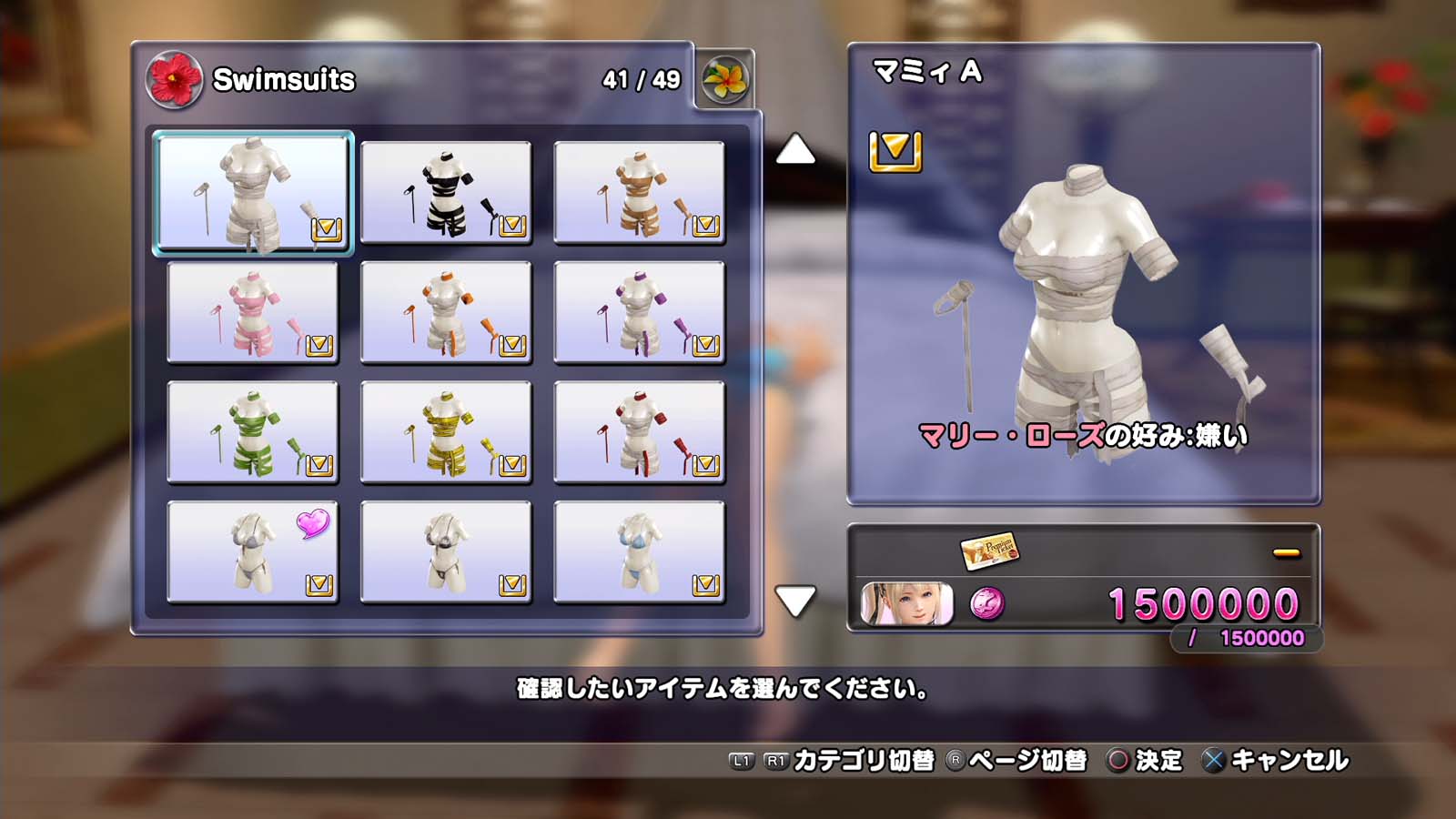Click the Premium Ticket icon
This screenshot has height=819, width=1456.
point(989,550)
